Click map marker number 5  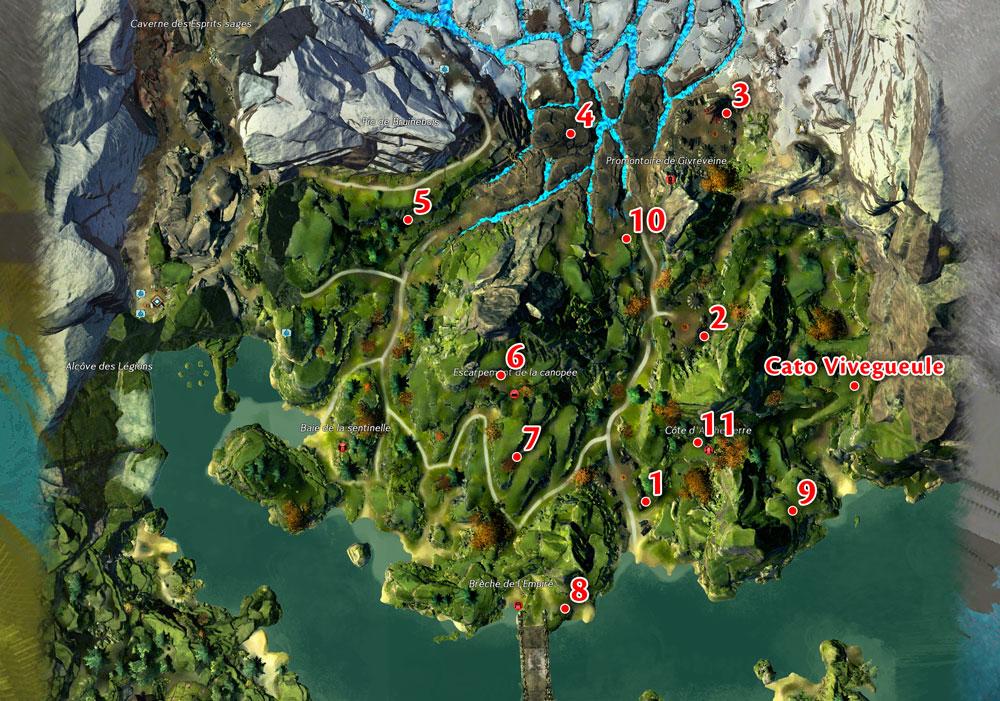pyautogui.click(x=408, y=219)
